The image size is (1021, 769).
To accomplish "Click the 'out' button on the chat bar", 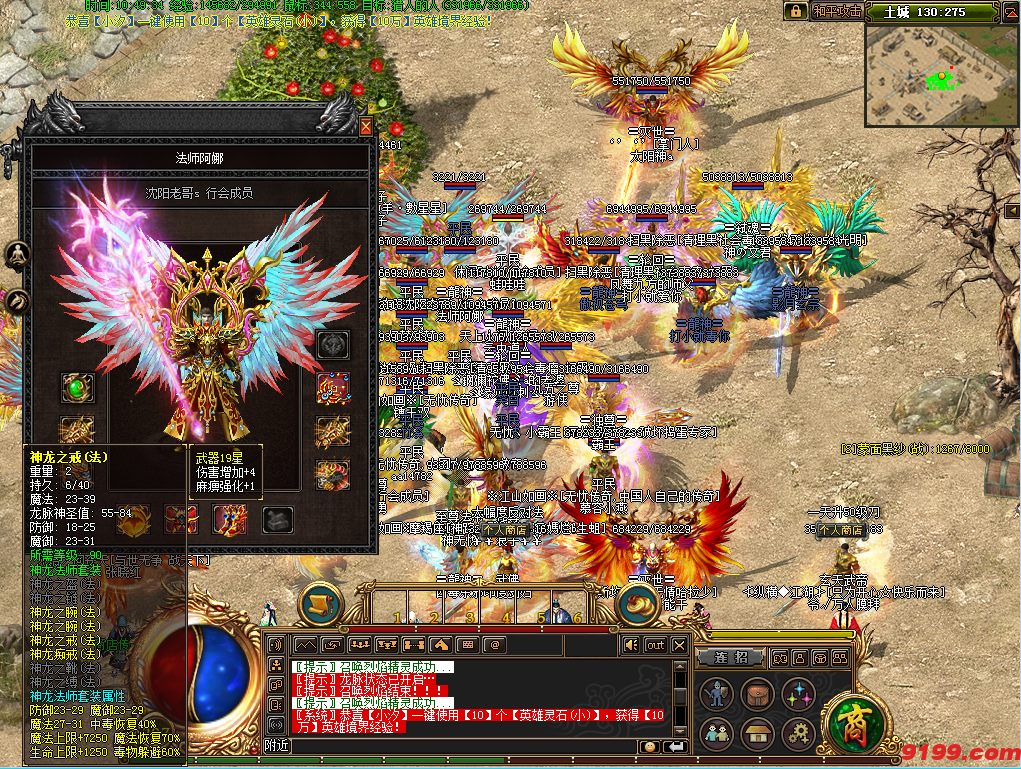I will pyautogui.click(x=655, y=645).
